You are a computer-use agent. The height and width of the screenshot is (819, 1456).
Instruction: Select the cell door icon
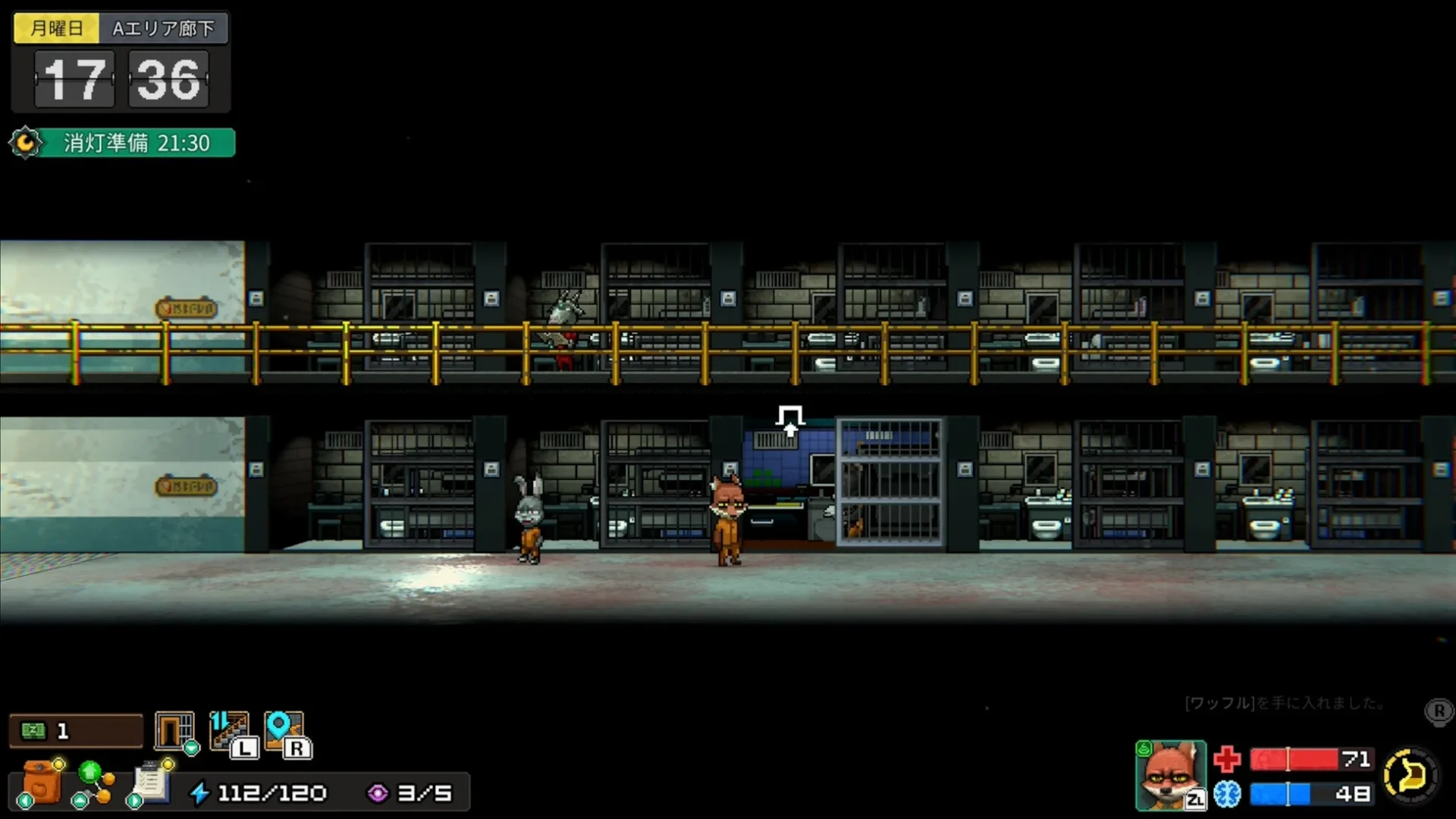coord(174,731)
